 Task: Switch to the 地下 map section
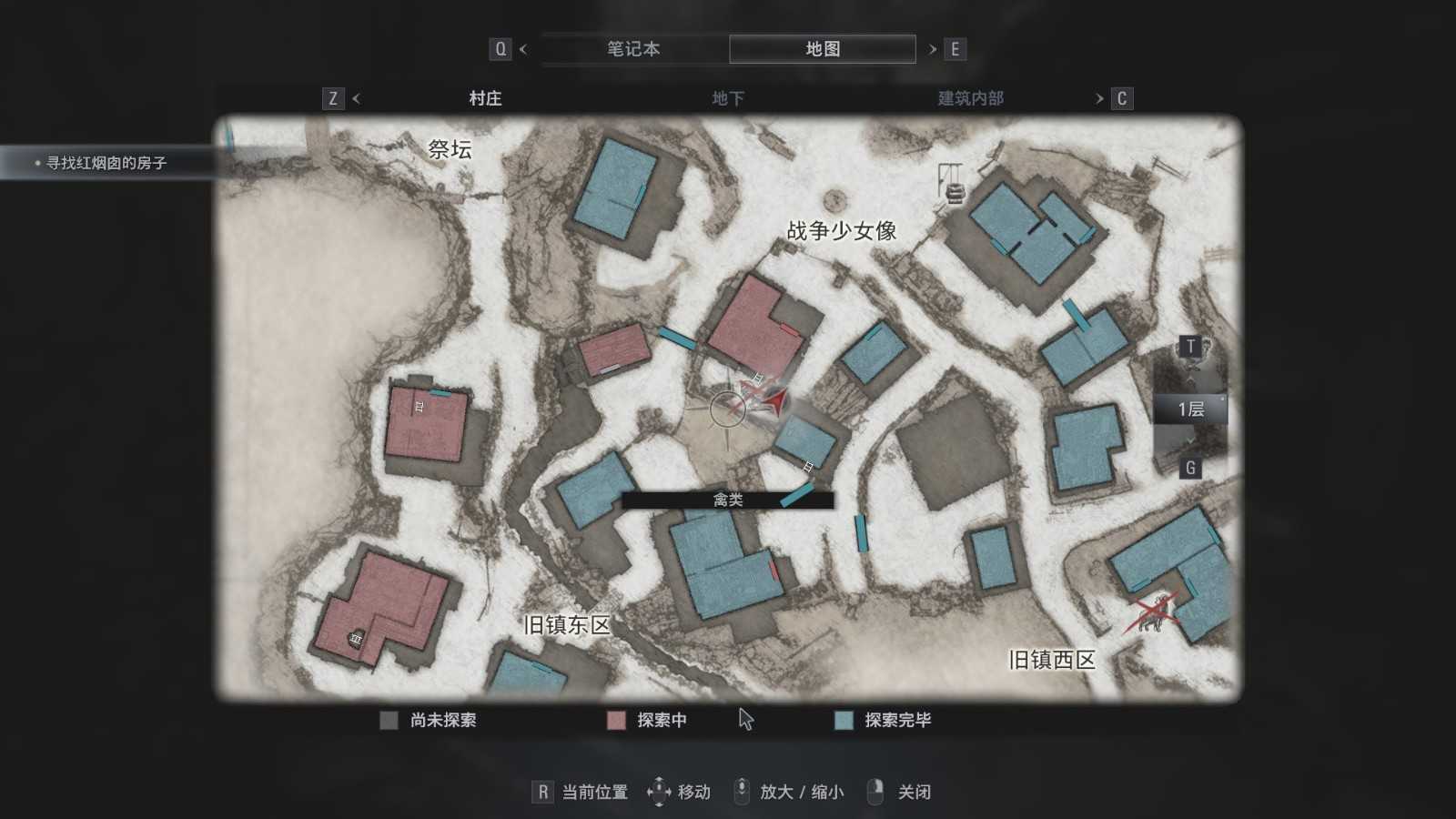[728, 98]
